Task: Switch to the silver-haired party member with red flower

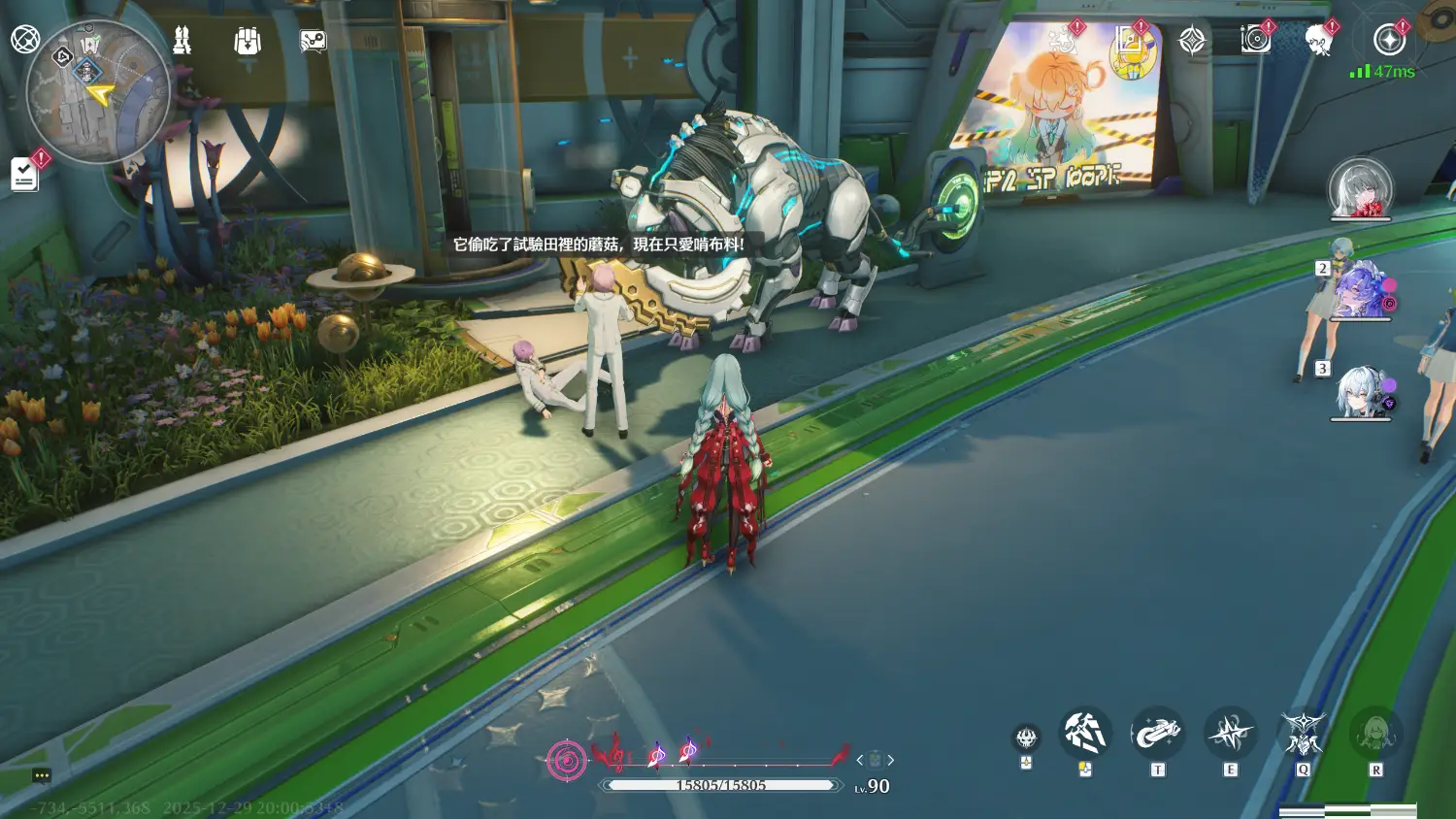Action: tap(1360, 188)
